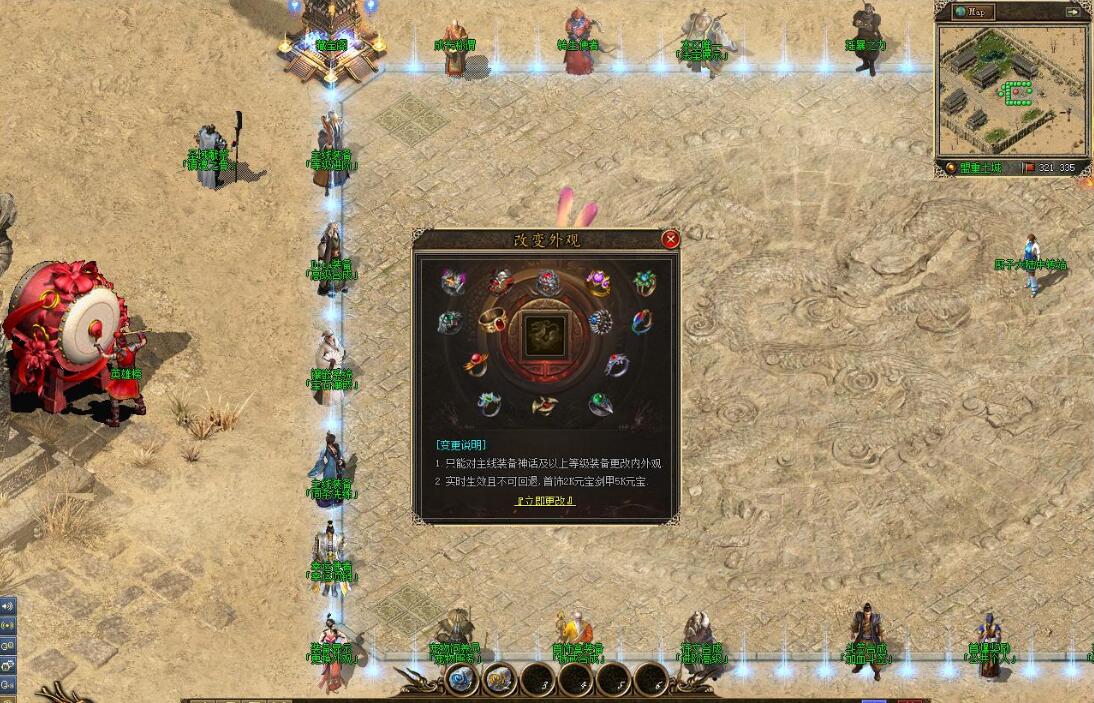Open the Map button above minimap
The width and height of the screenshot is (1094, 703).
pyautogui.click(x=974, y=12)
